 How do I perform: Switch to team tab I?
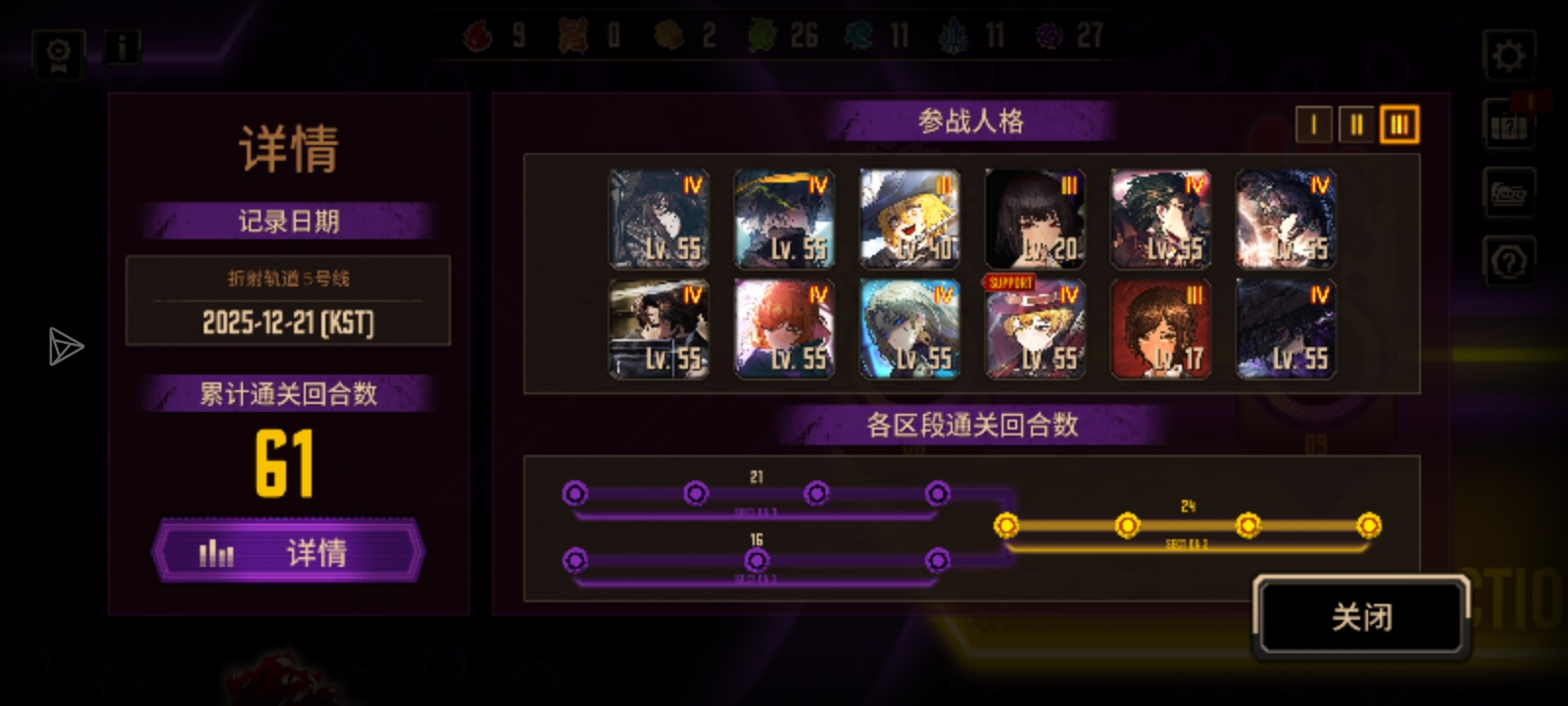click(1316, 125)
